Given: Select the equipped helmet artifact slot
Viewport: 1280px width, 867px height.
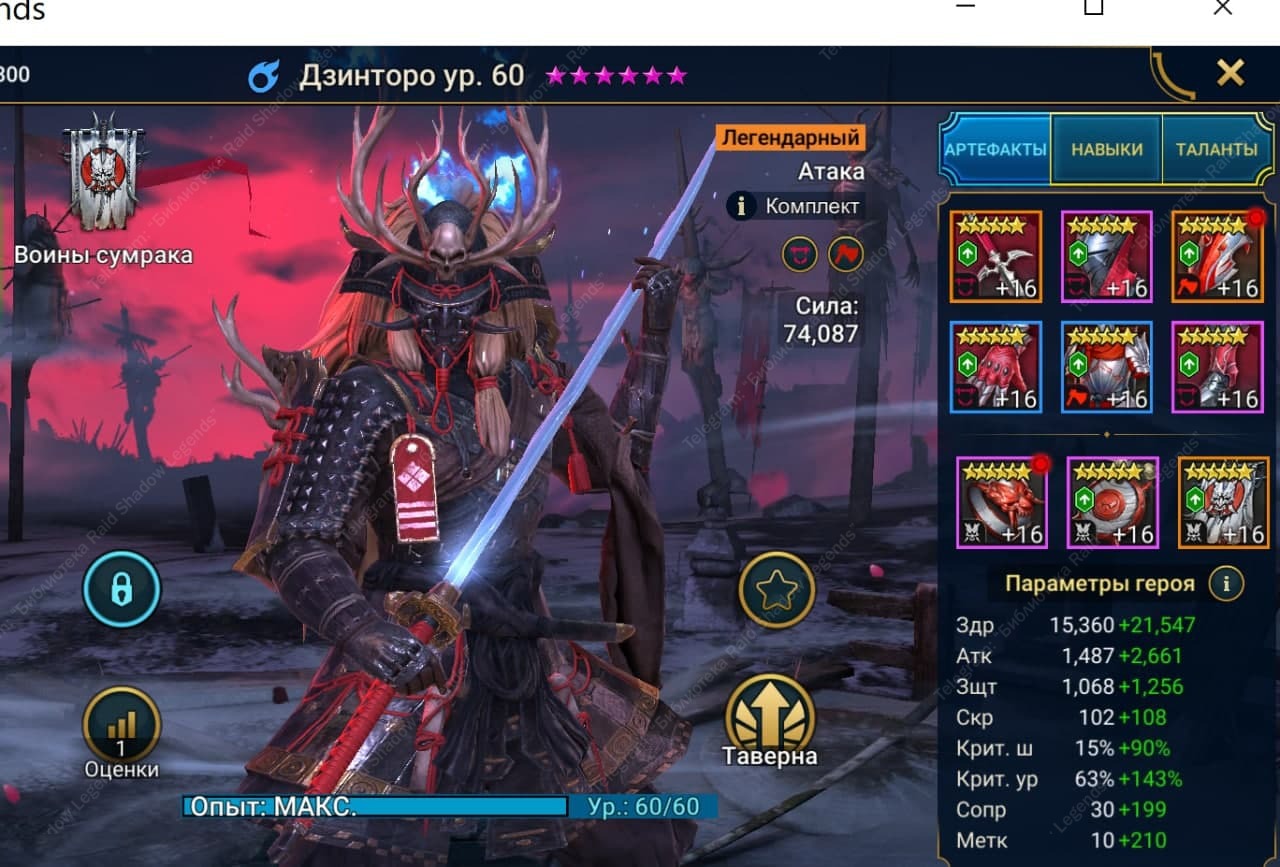Looking at the screenshot, I should (1106, 256).
